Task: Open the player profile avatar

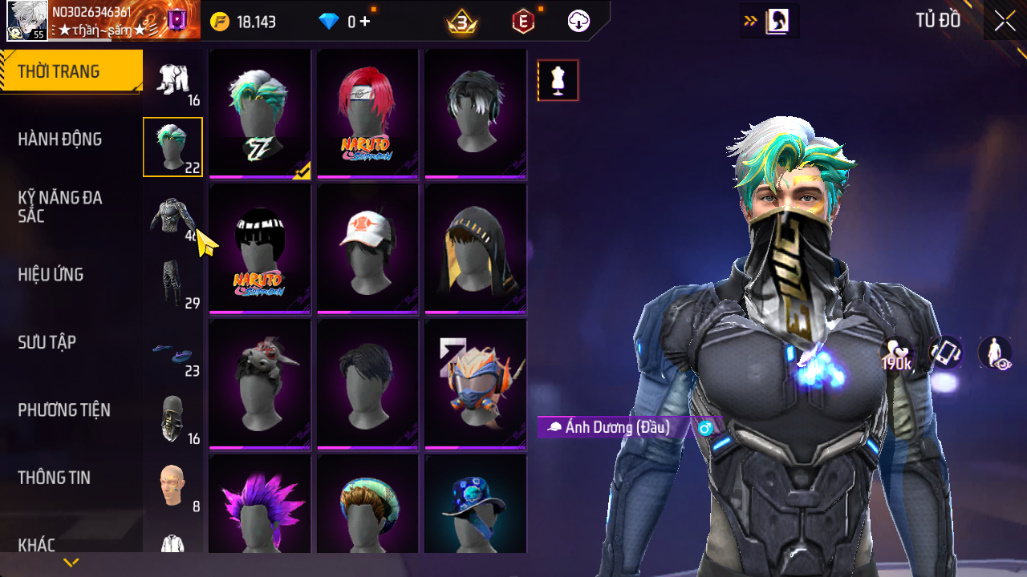Action: pyautogui.click(x=26, y=21)
